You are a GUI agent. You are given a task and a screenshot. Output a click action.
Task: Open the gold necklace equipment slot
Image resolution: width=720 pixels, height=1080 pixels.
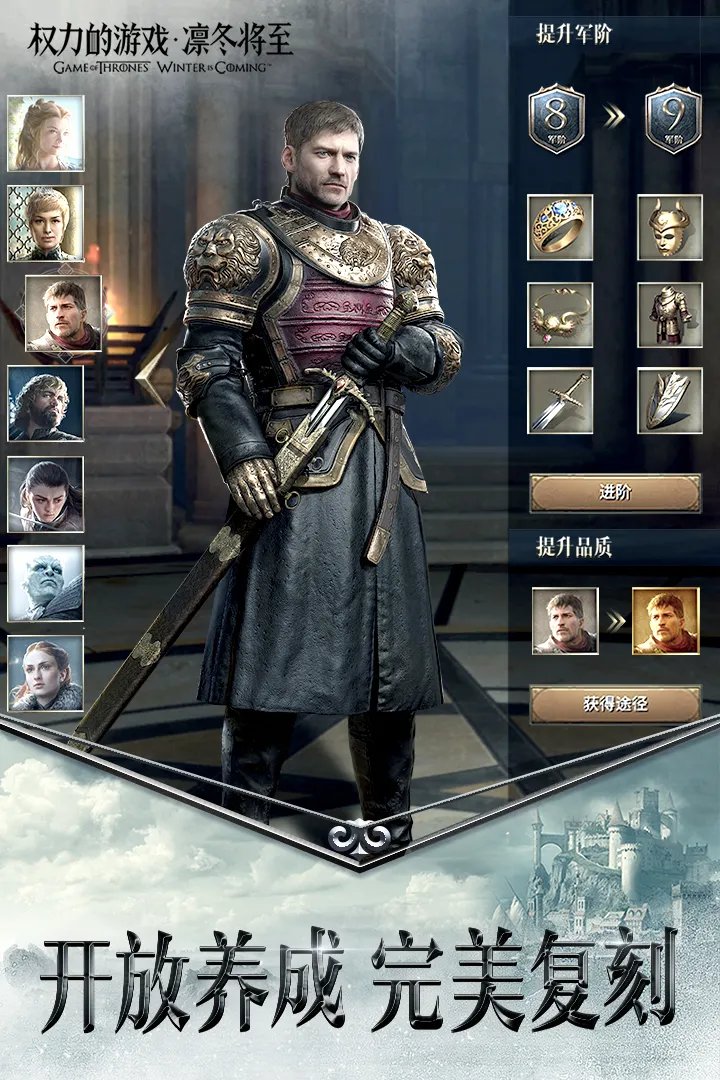click(x=560, y=315)
